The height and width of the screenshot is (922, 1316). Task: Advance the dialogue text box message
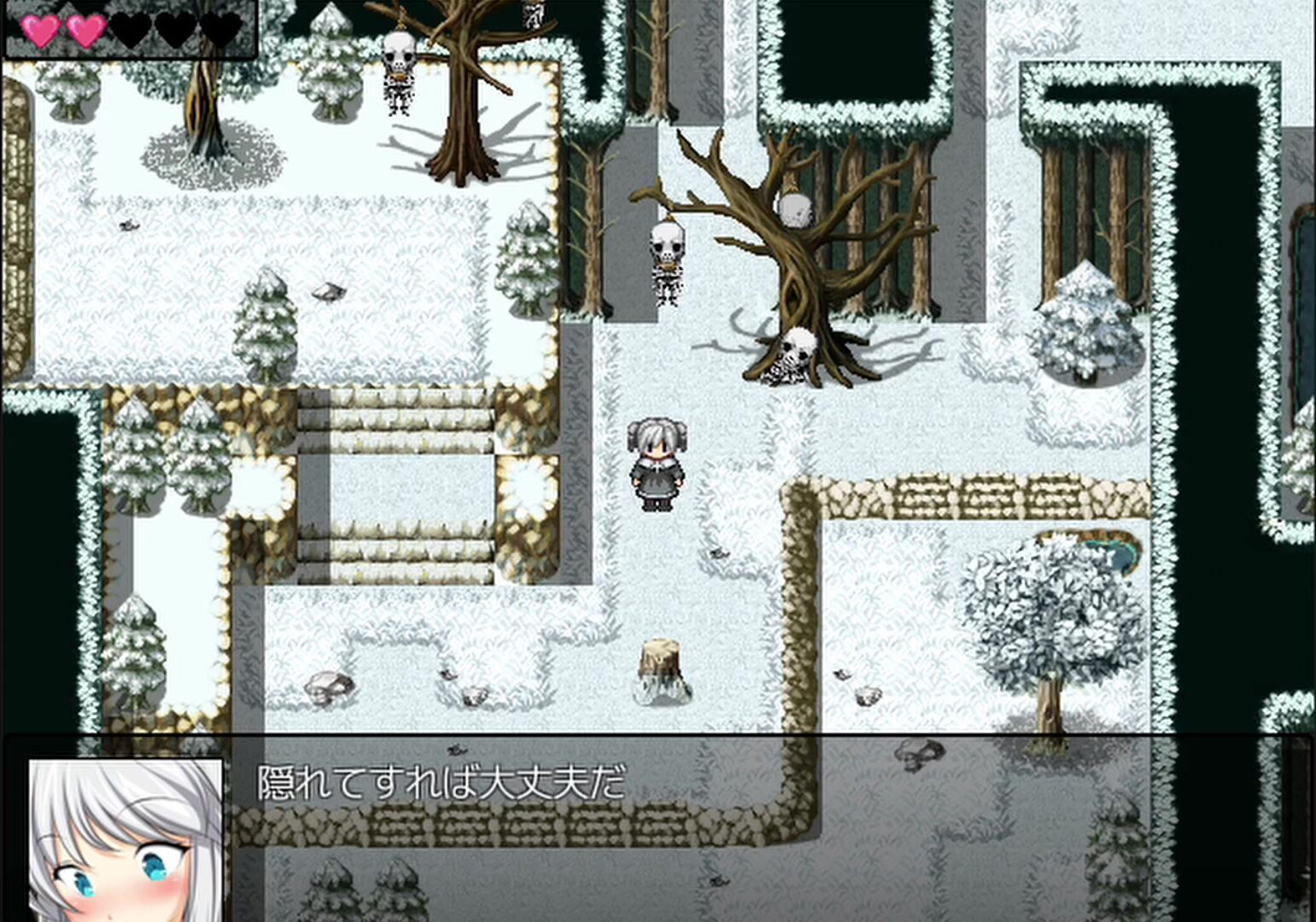click(x=658, y=826)
